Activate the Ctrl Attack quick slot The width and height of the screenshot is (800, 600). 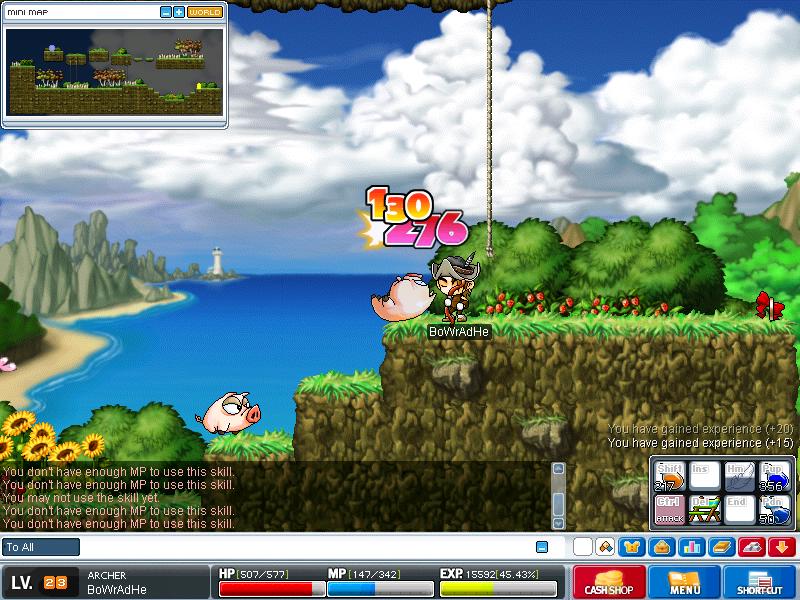pyautogui.click(x=669, y=509)
